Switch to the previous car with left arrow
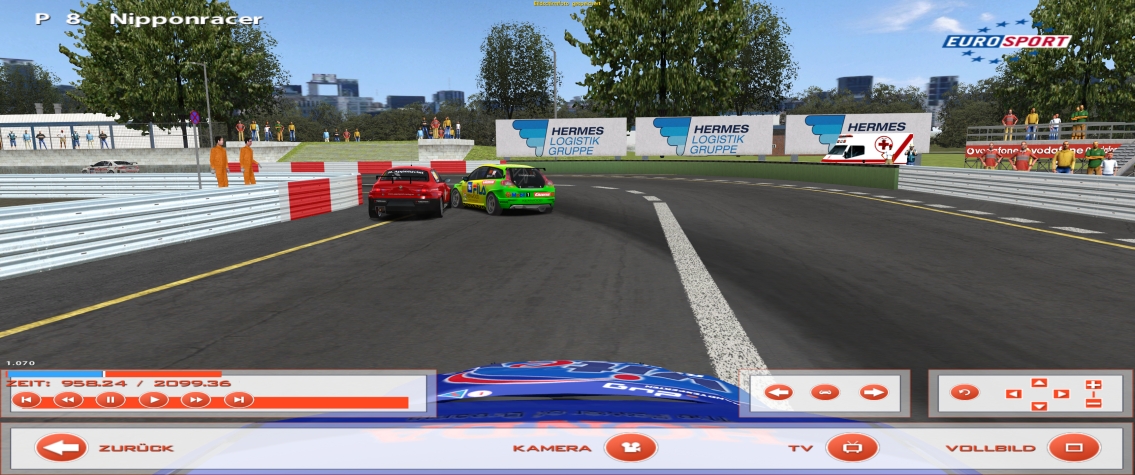 point(776,392)
